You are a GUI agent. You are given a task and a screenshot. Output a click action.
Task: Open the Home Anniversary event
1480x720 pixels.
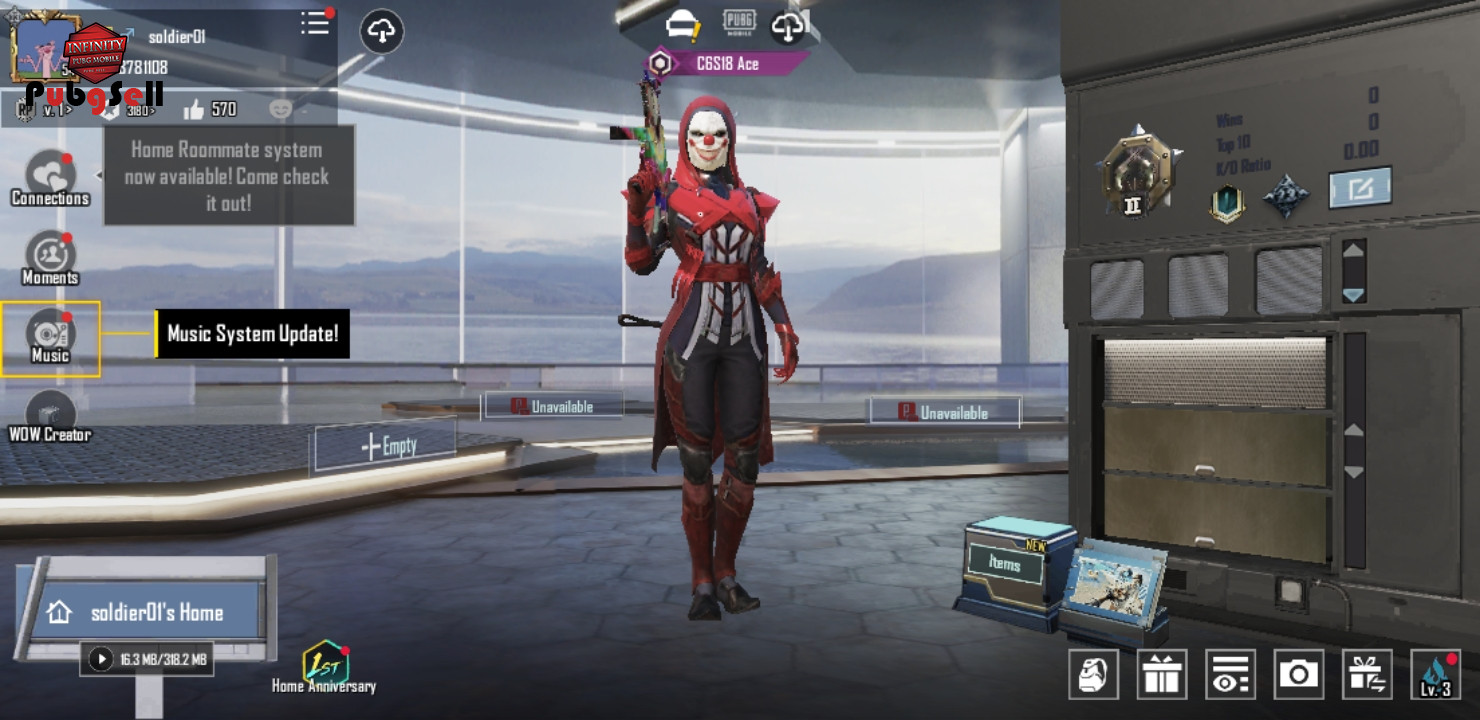(x=324, y=667)
